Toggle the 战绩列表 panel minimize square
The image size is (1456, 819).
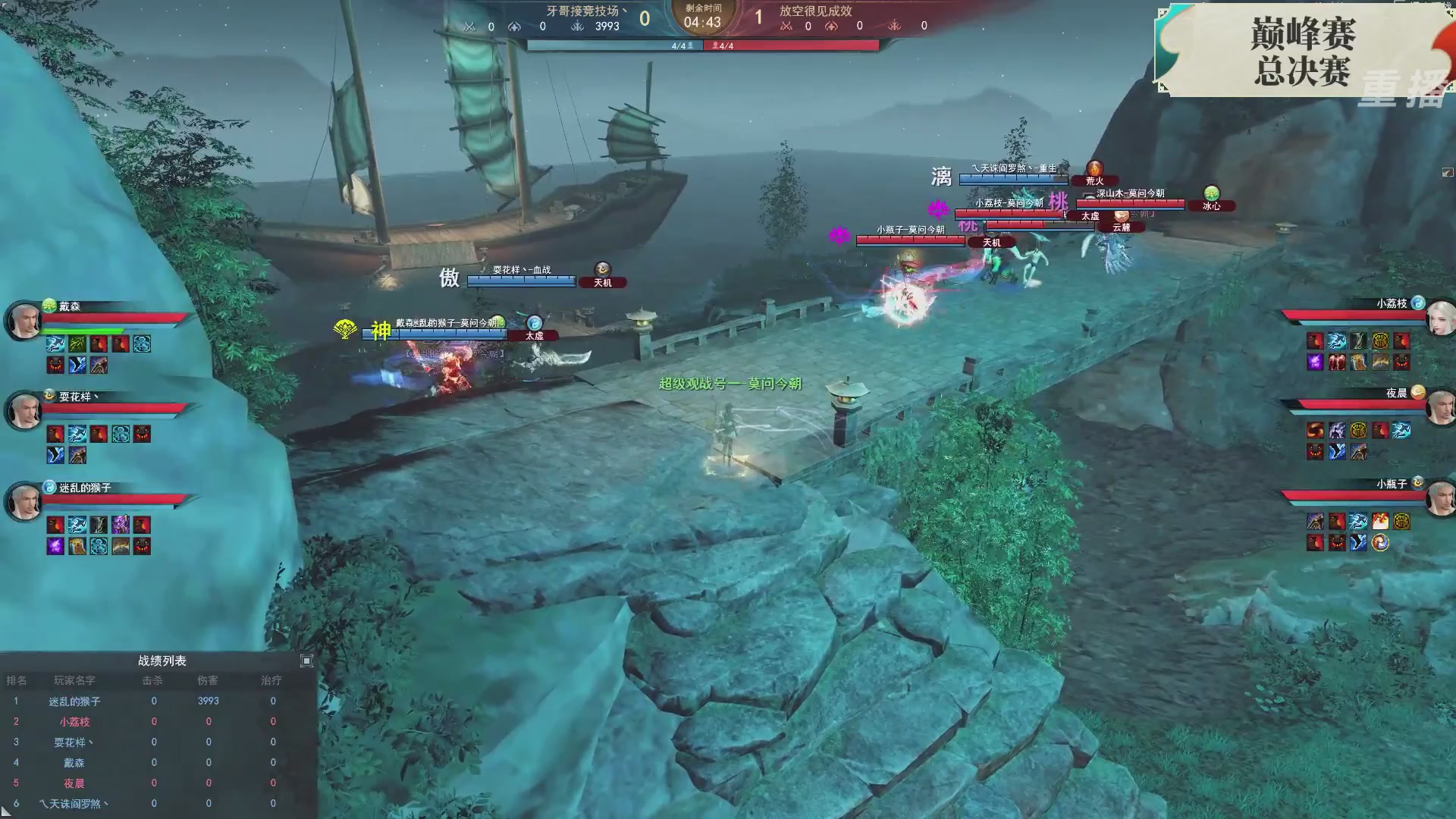[x=307, y=661]
